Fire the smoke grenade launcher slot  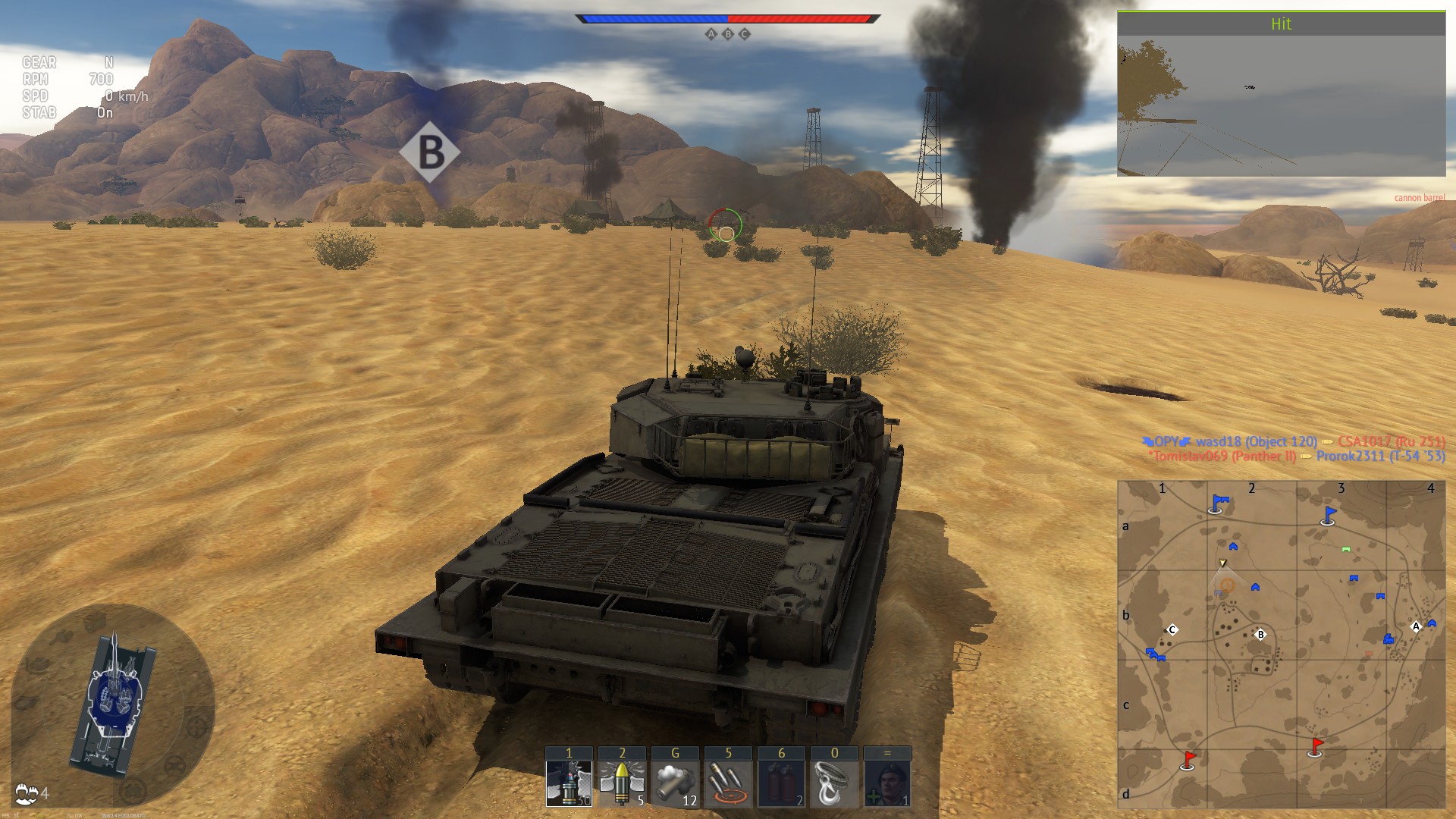pos(675,783)
